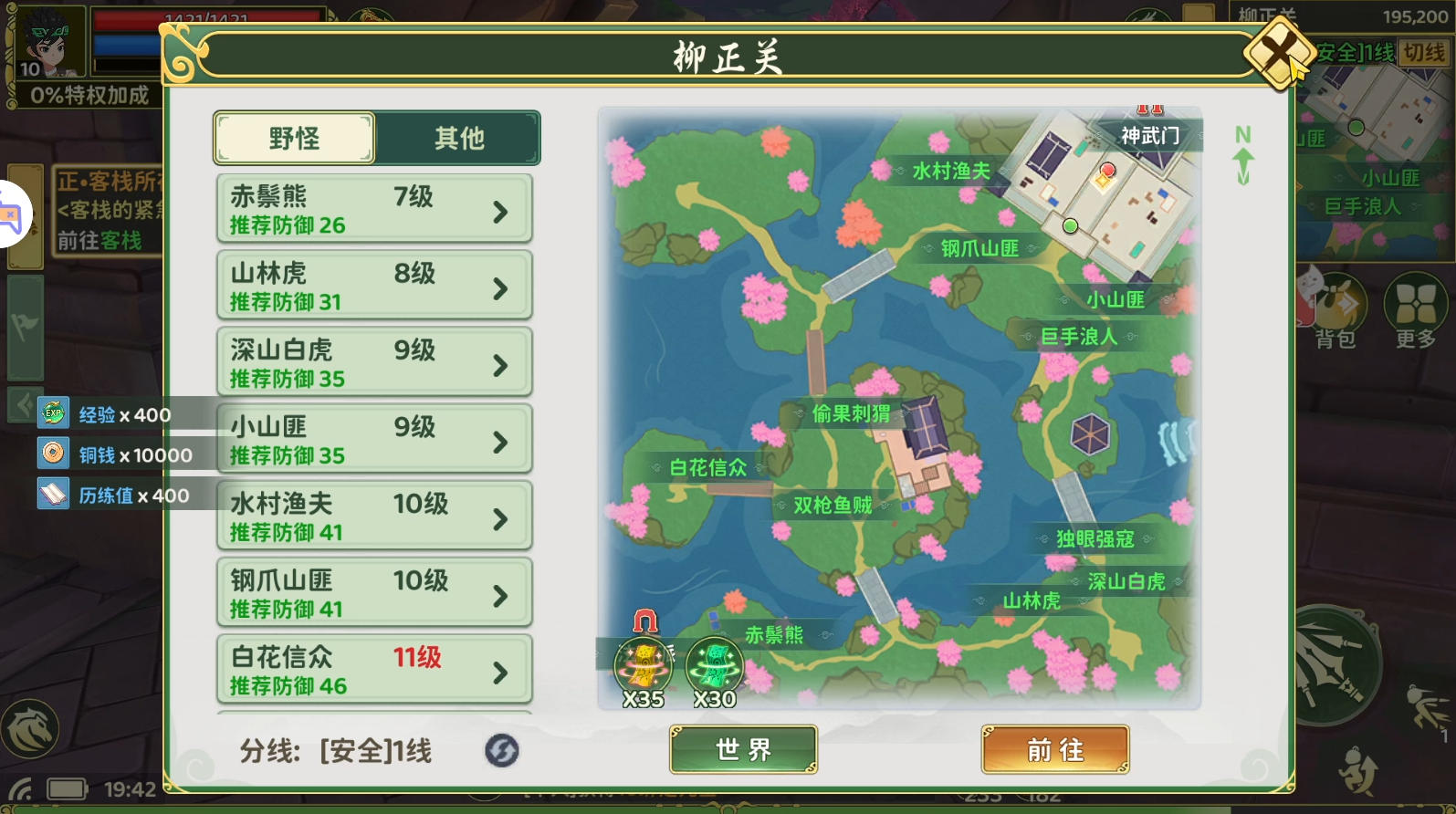
Task: Choose 赤鬃熊 level 7 monster row
Action: point(374,210)
